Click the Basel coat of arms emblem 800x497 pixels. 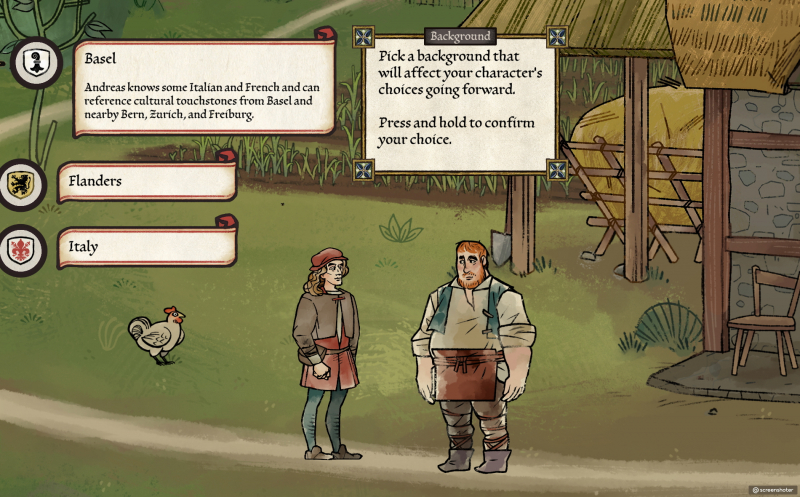[x=38, y=62]
